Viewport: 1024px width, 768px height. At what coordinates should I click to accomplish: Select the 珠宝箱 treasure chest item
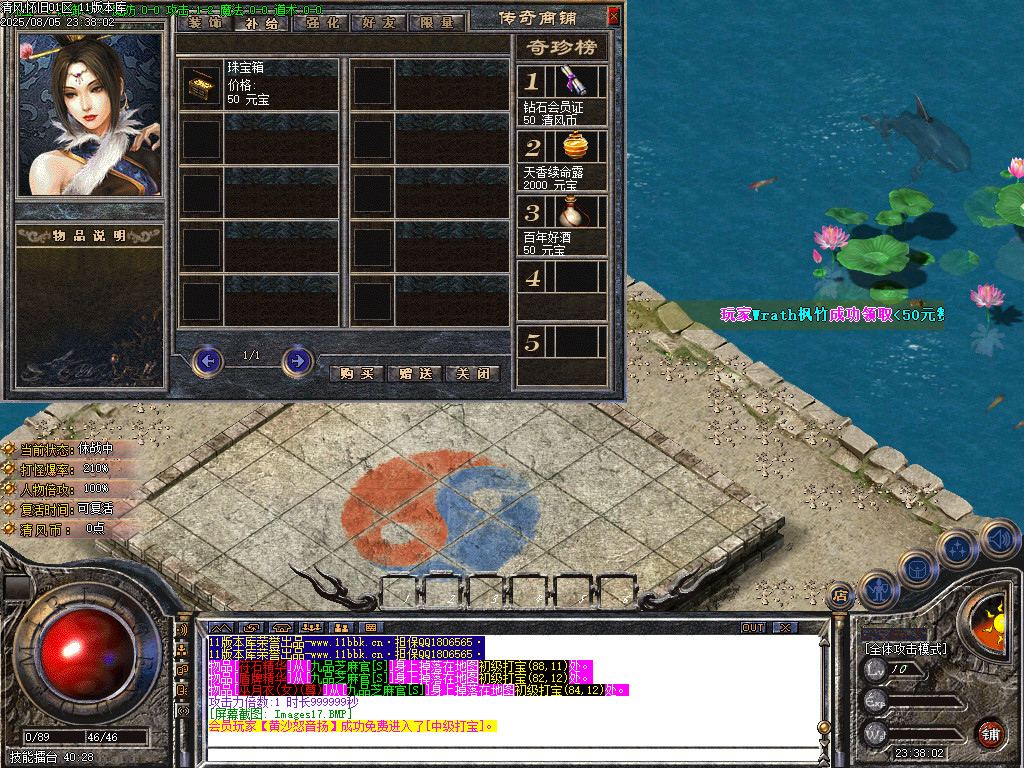coord(202,85)
